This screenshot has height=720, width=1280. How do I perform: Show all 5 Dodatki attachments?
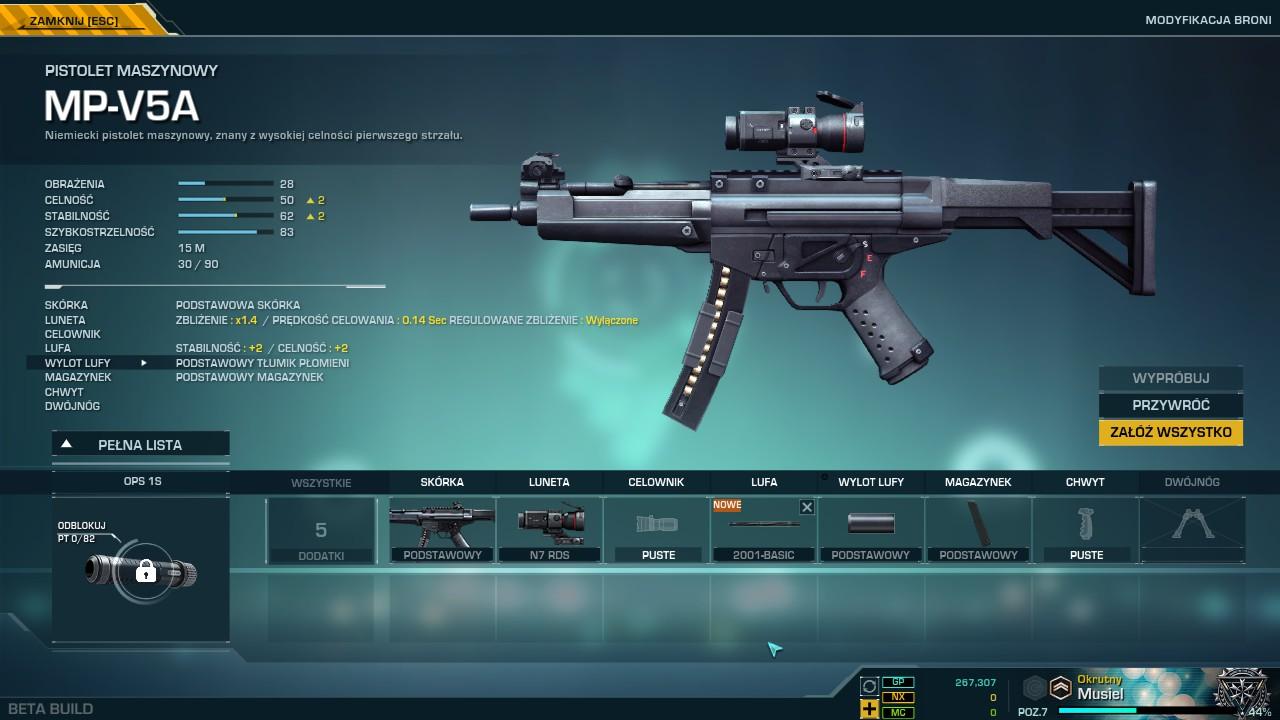pos(321,531)
